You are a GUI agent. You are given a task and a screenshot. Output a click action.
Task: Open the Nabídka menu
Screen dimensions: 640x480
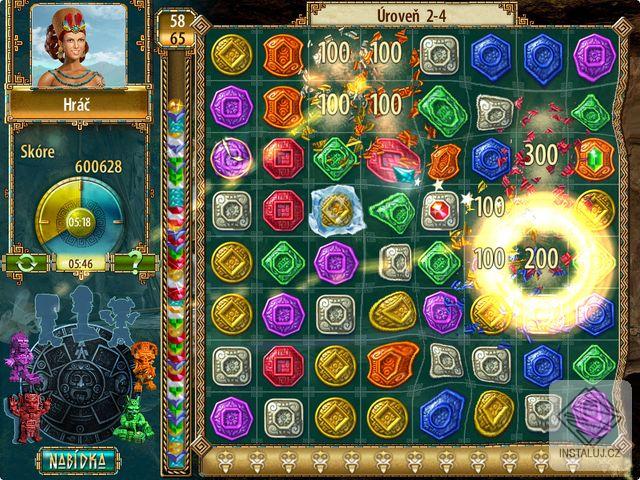[77, 460]
